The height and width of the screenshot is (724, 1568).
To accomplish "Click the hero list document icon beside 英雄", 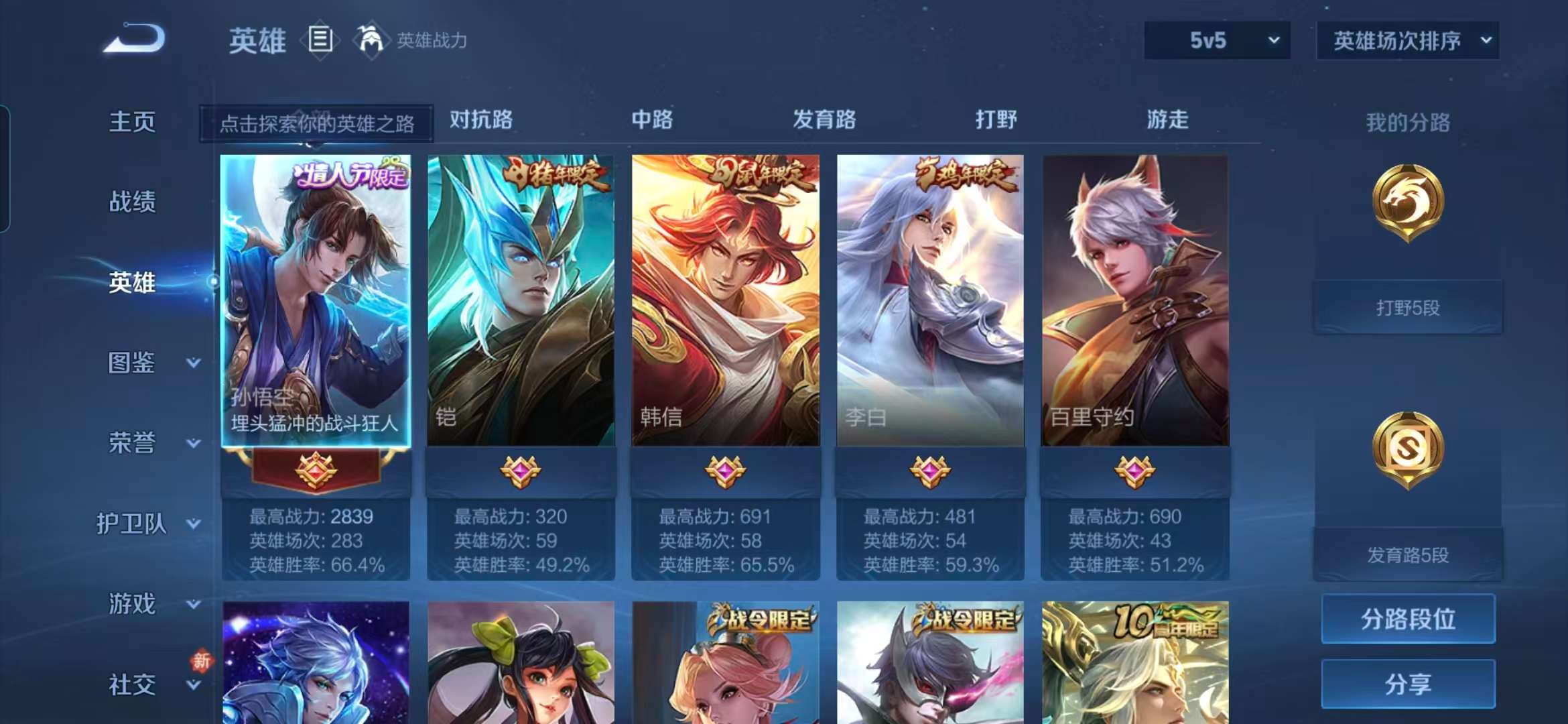I will [322, 40].
